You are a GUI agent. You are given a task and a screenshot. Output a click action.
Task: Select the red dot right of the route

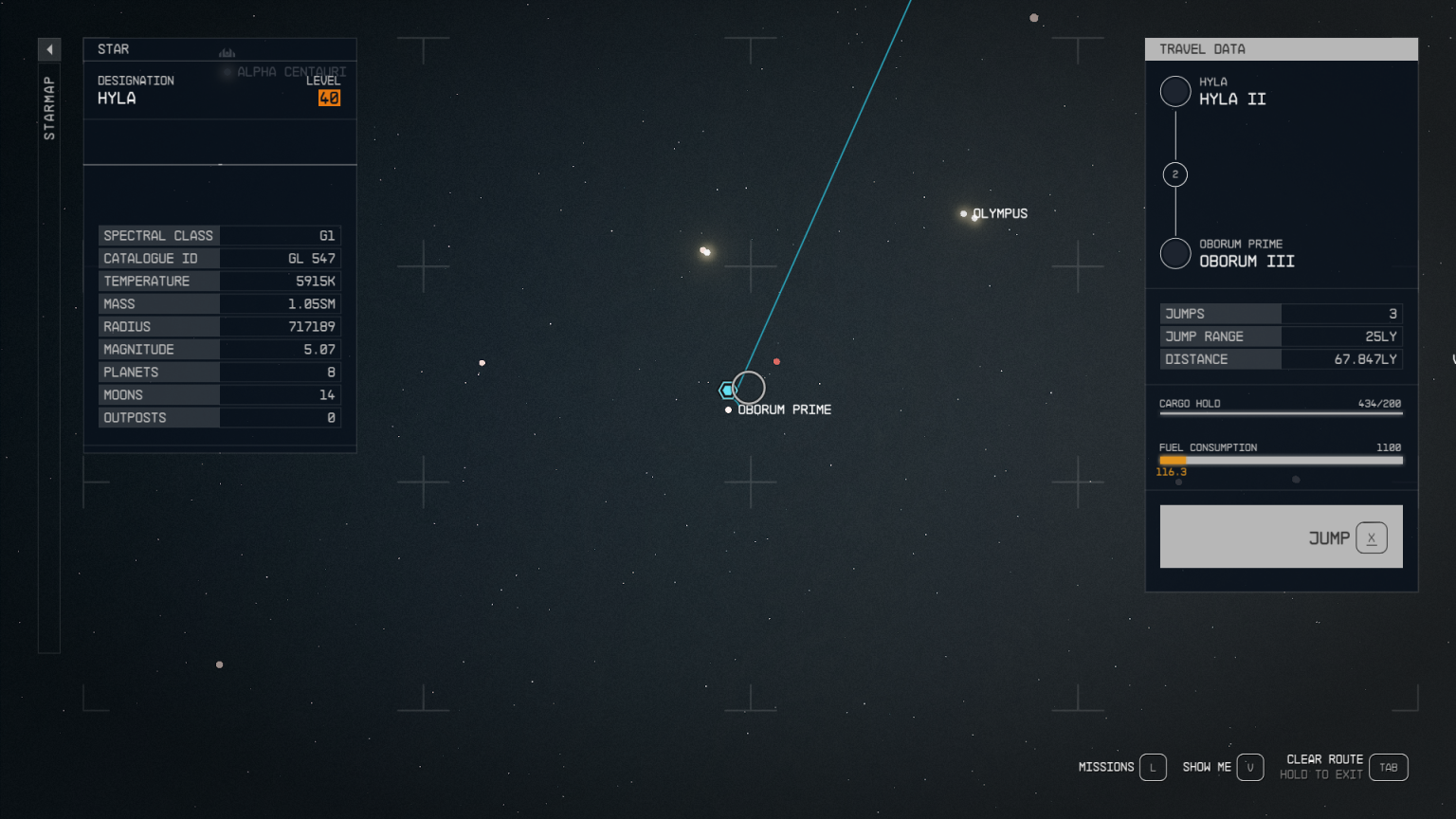777,361
